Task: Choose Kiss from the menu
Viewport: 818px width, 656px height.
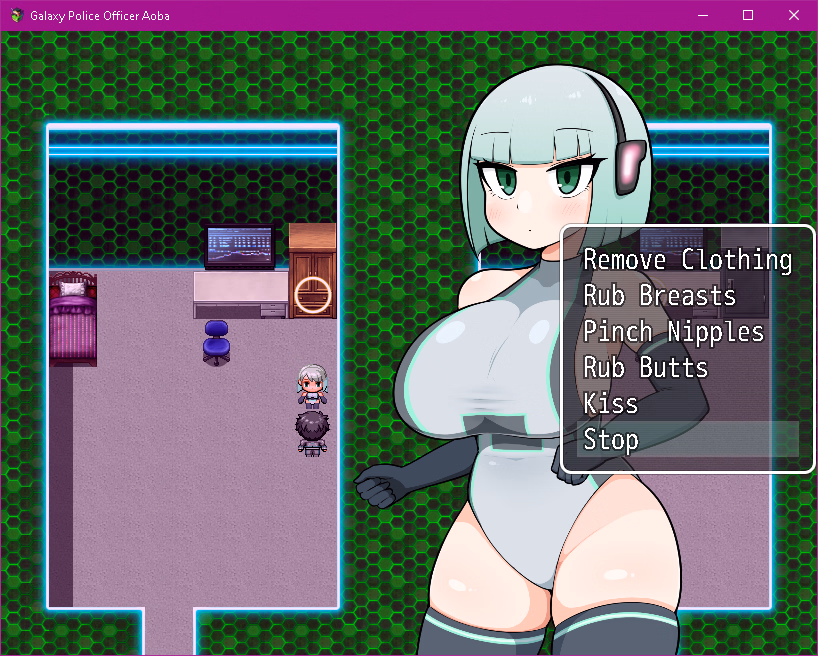Action: [611, 404]
